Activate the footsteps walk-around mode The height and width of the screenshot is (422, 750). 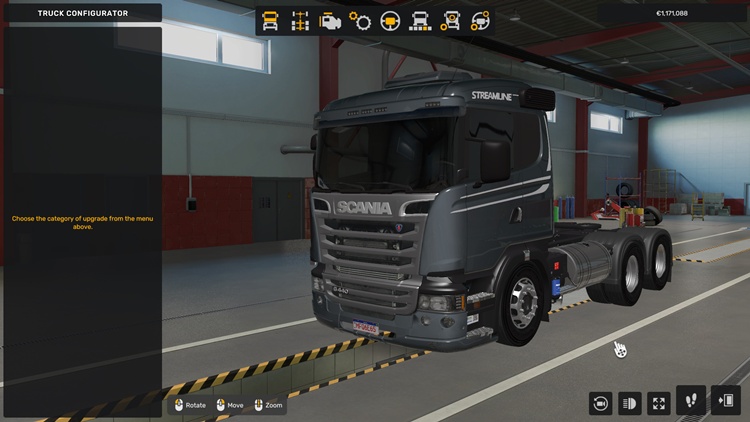click(691, 401)
